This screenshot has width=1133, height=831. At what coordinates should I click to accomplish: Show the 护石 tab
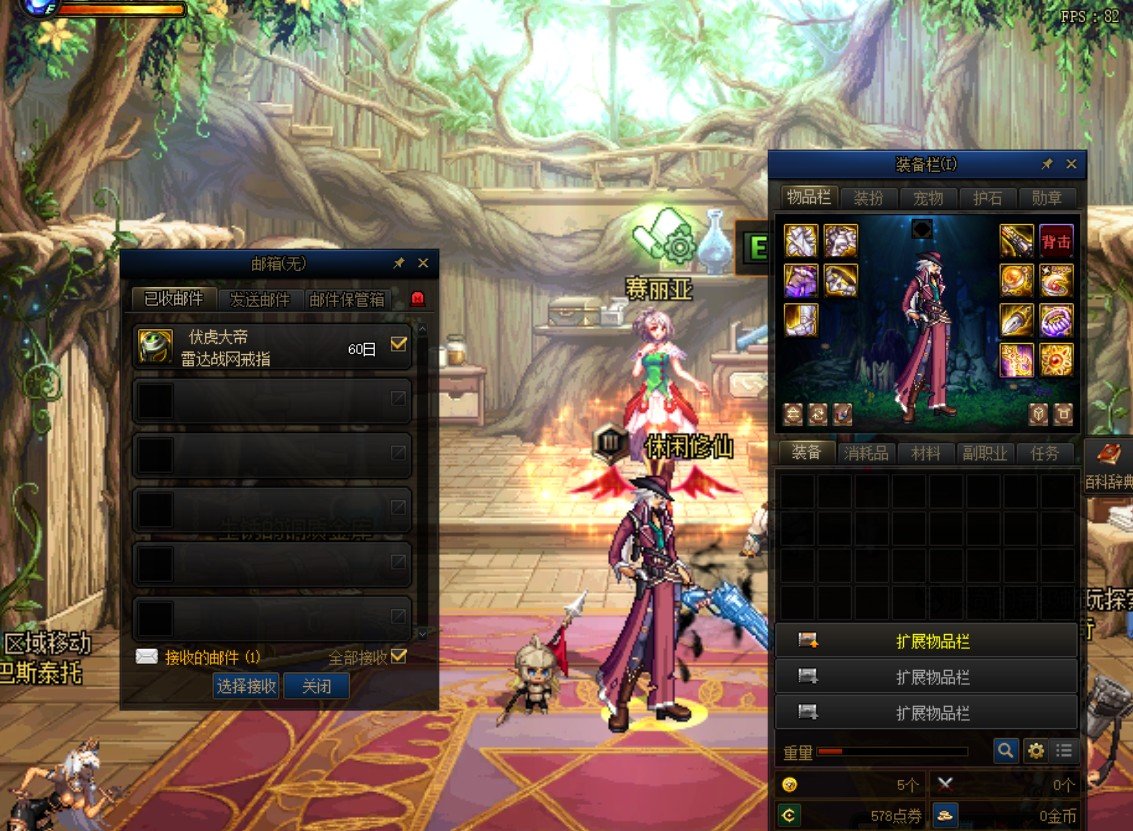[x=987, y=198]
